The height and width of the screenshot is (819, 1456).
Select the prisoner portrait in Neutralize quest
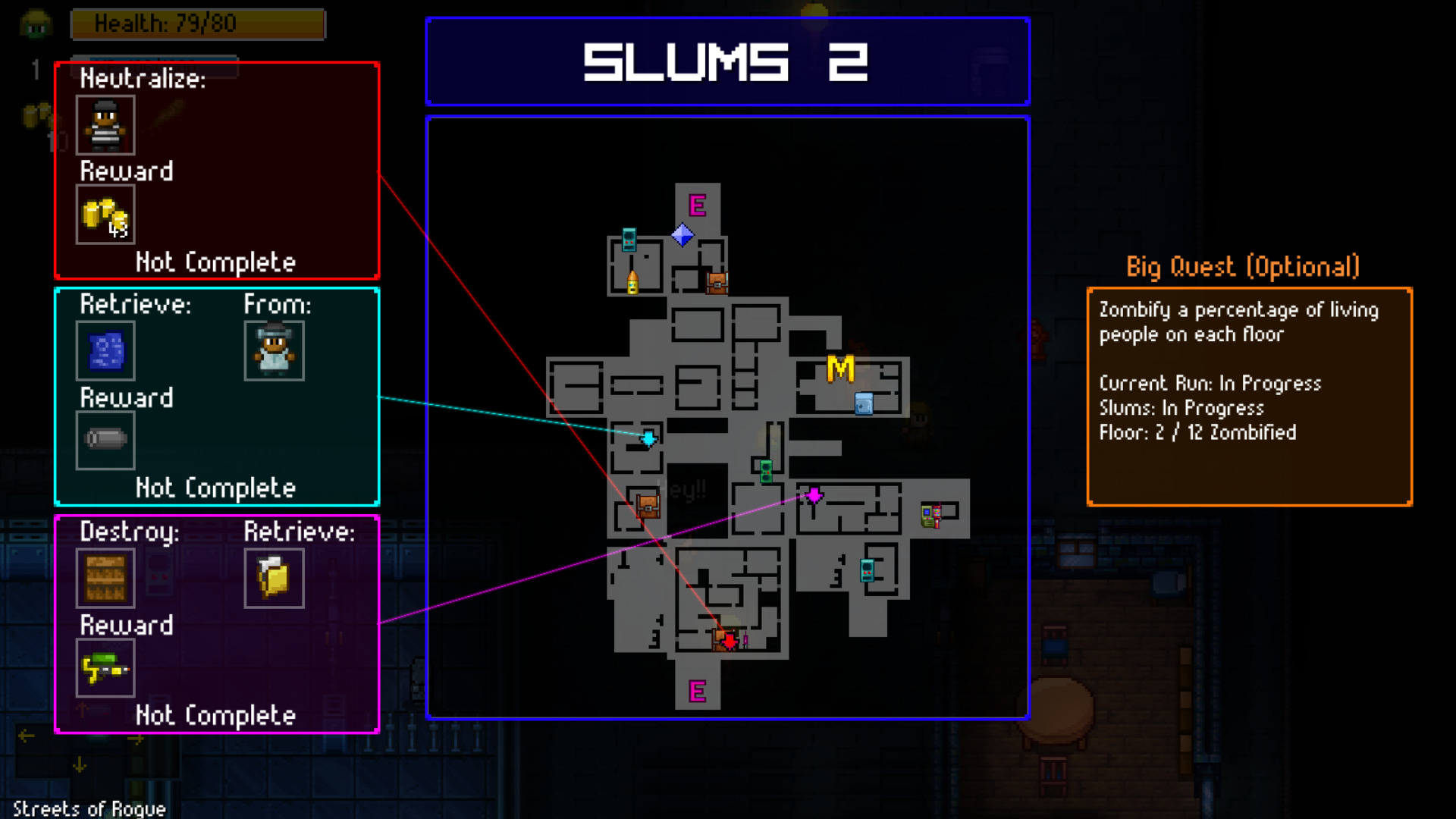pyautogui.click(x=105, y=125)
